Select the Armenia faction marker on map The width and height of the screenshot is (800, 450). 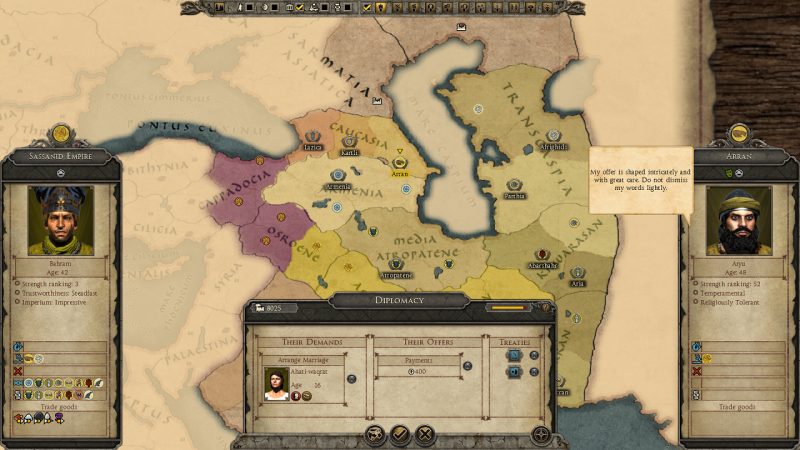tap(337, 175)
